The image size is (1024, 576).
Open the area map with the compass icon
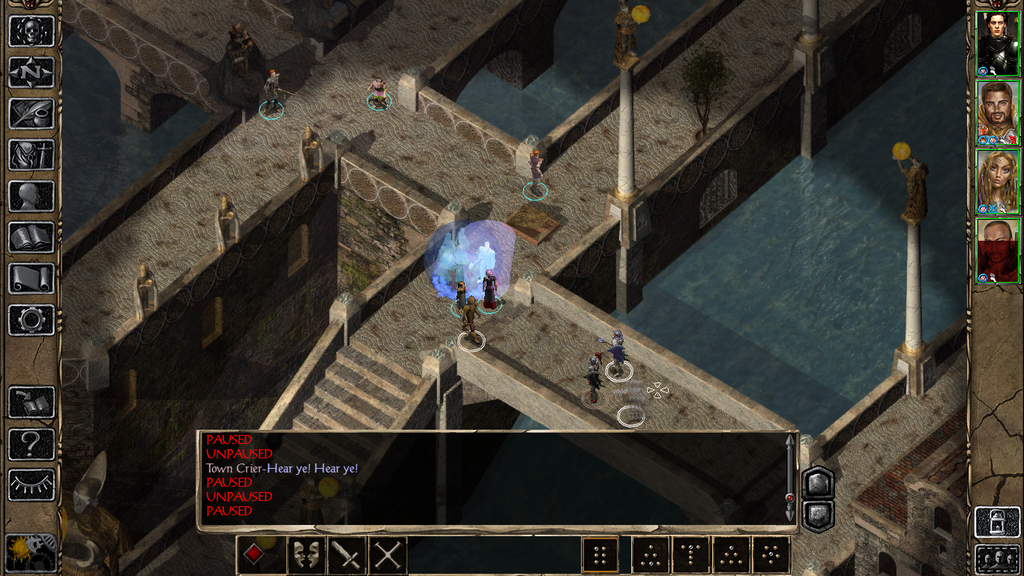tap(31, 72)
